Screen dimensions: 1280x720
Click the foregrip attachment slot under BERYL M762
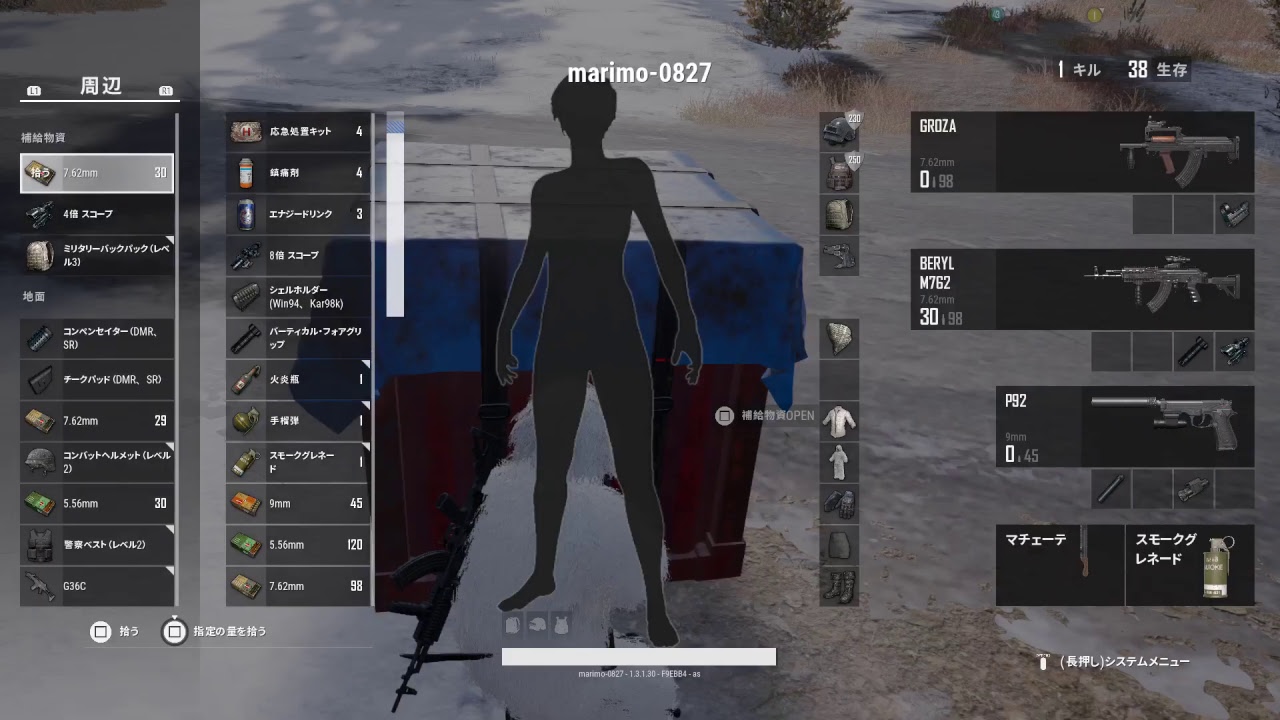point(1193,353)
